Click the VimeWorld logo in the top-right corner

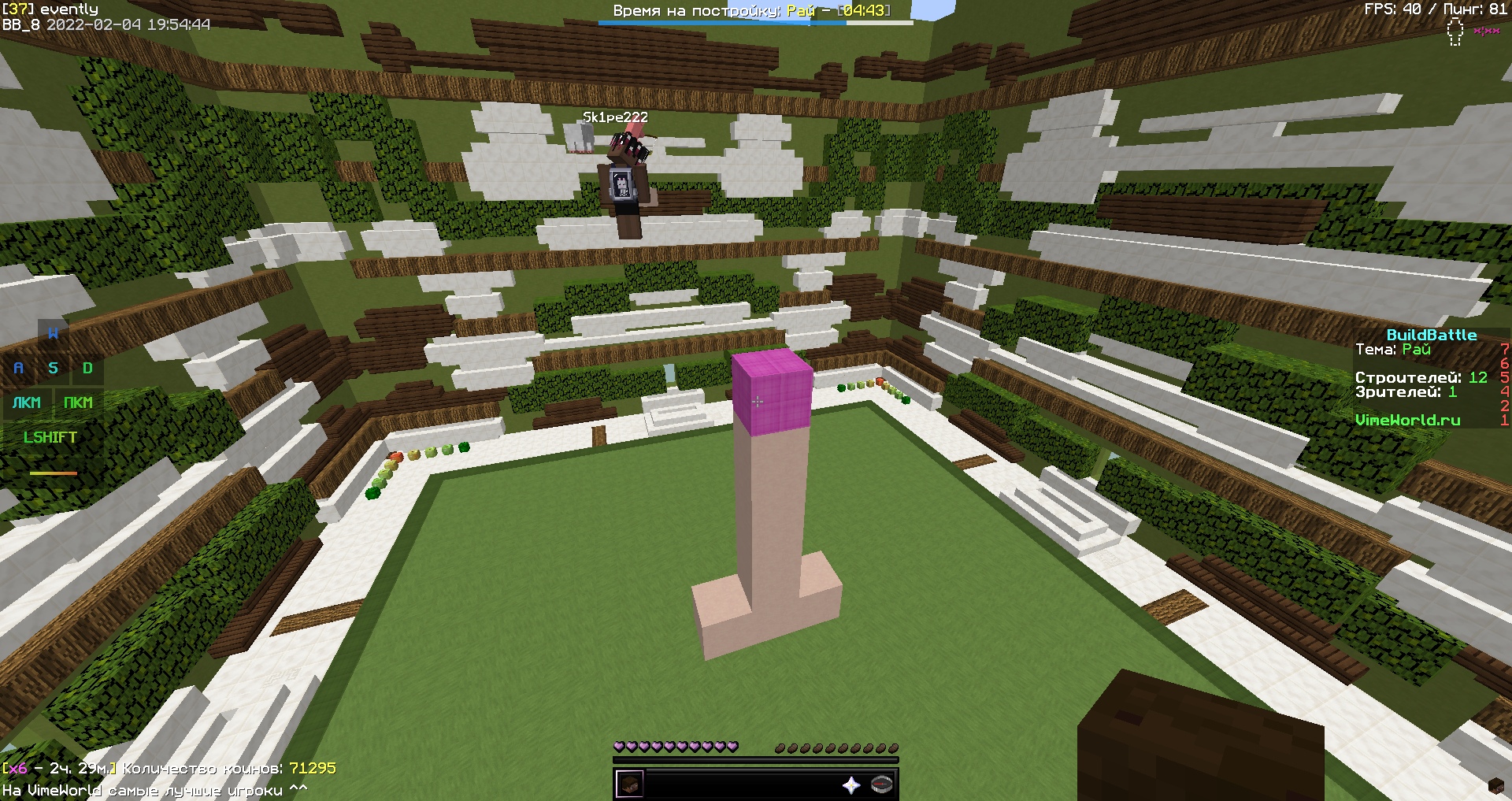[x=1455, y=32]
